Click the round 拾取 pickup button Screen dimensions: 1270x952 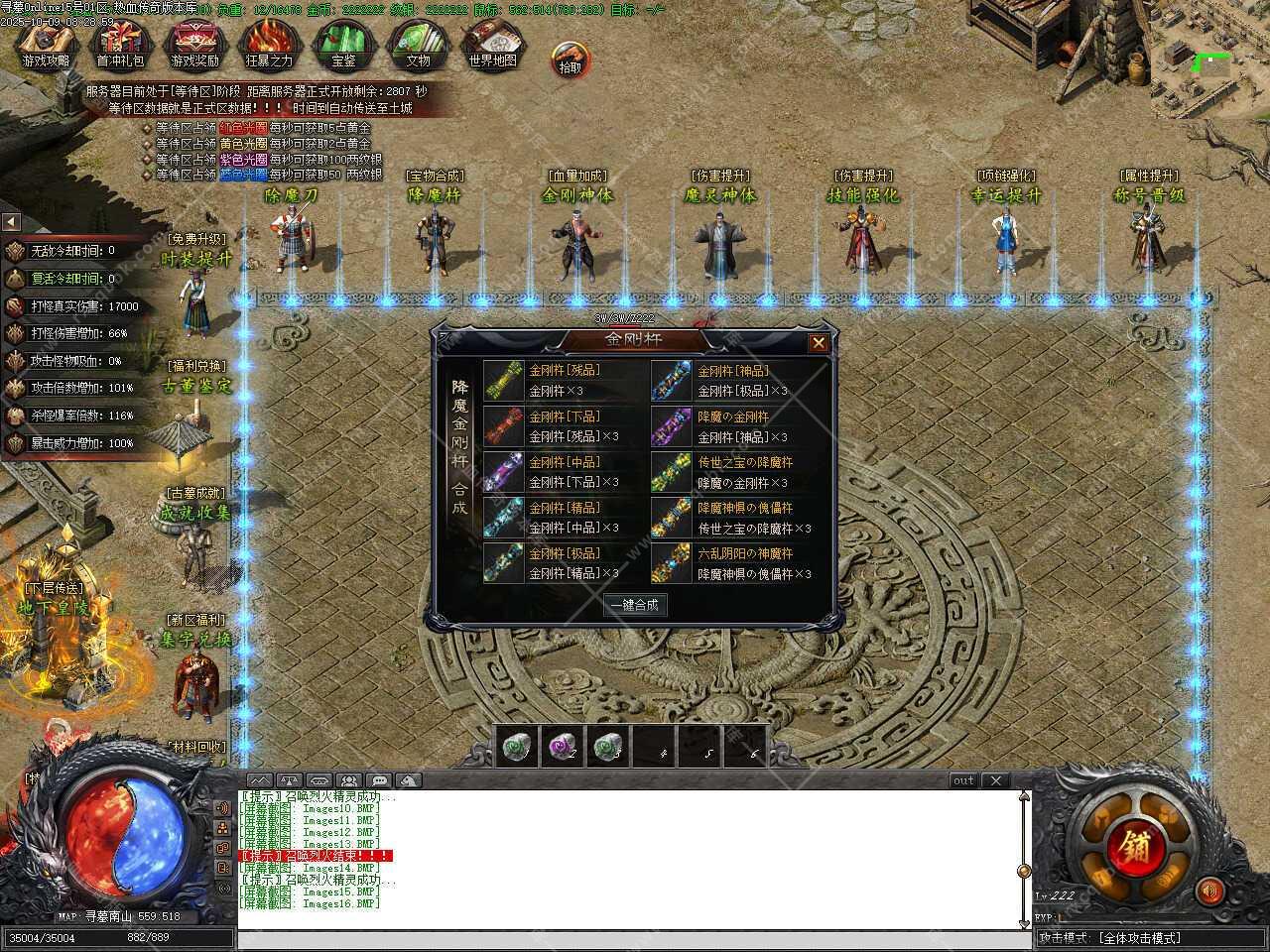[571, 61]
